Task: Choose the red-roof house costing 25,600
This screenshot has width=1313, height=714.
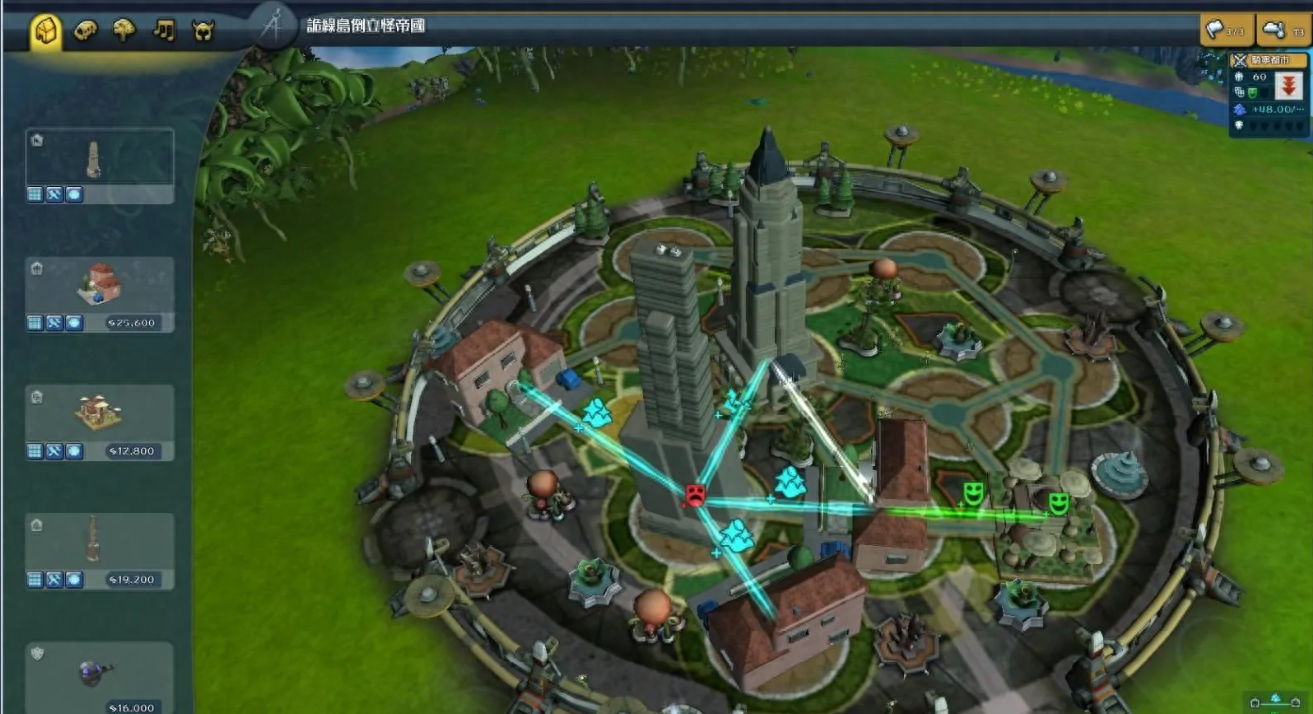Action: [x=99, y=286]
